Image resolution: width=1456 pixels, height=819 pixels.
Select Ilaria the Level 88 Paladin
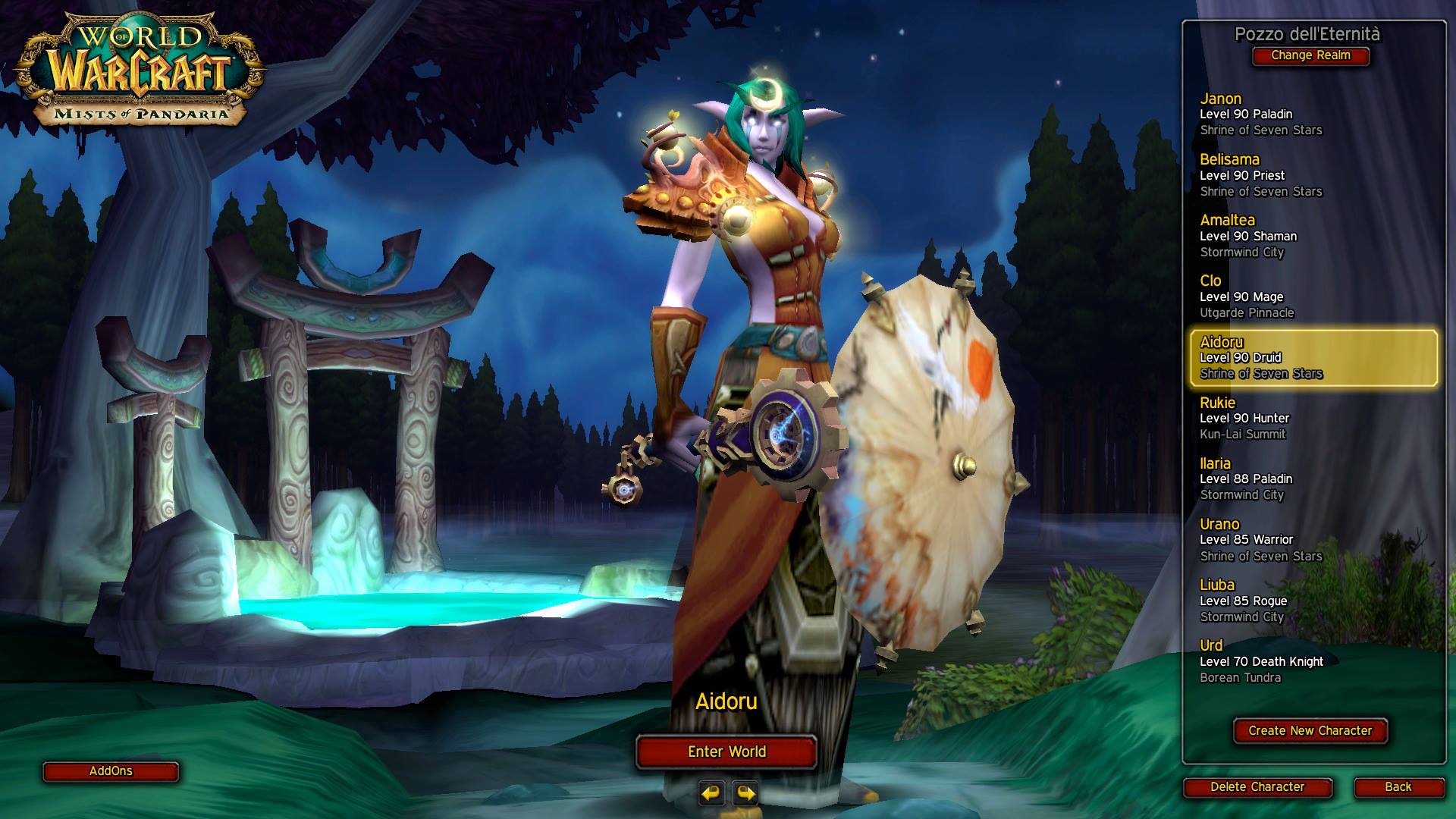click(x=1313, y=479)
